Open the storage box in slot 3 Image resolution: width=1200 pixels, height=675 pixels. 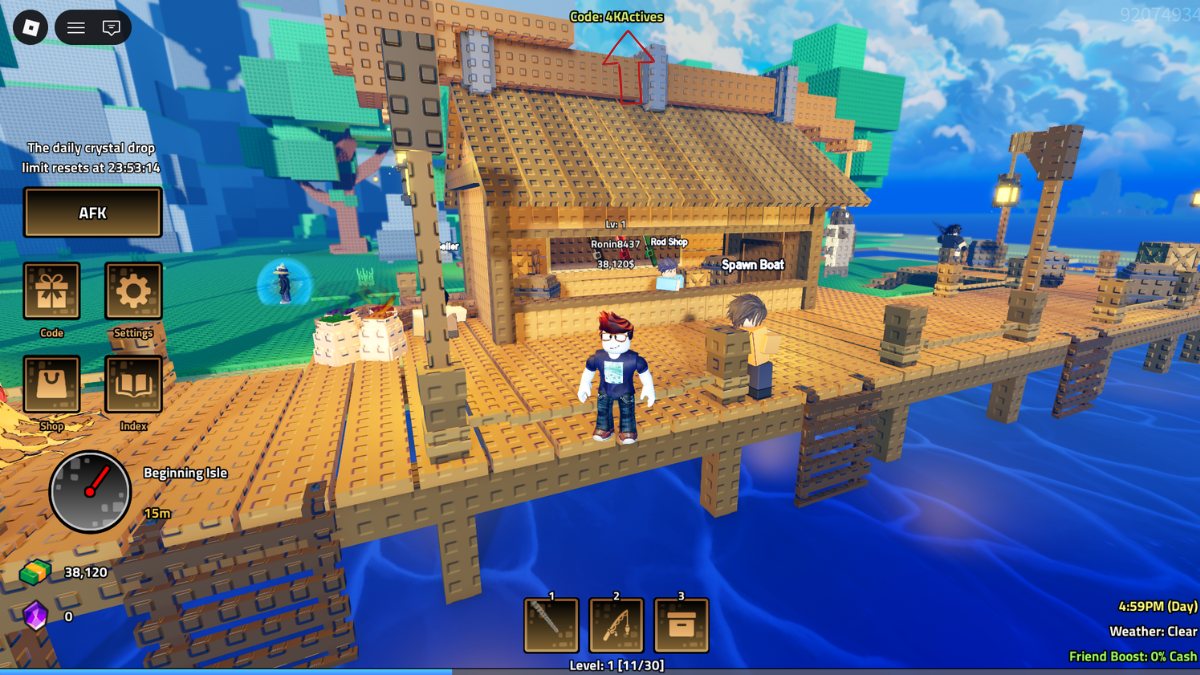point(681,625)
